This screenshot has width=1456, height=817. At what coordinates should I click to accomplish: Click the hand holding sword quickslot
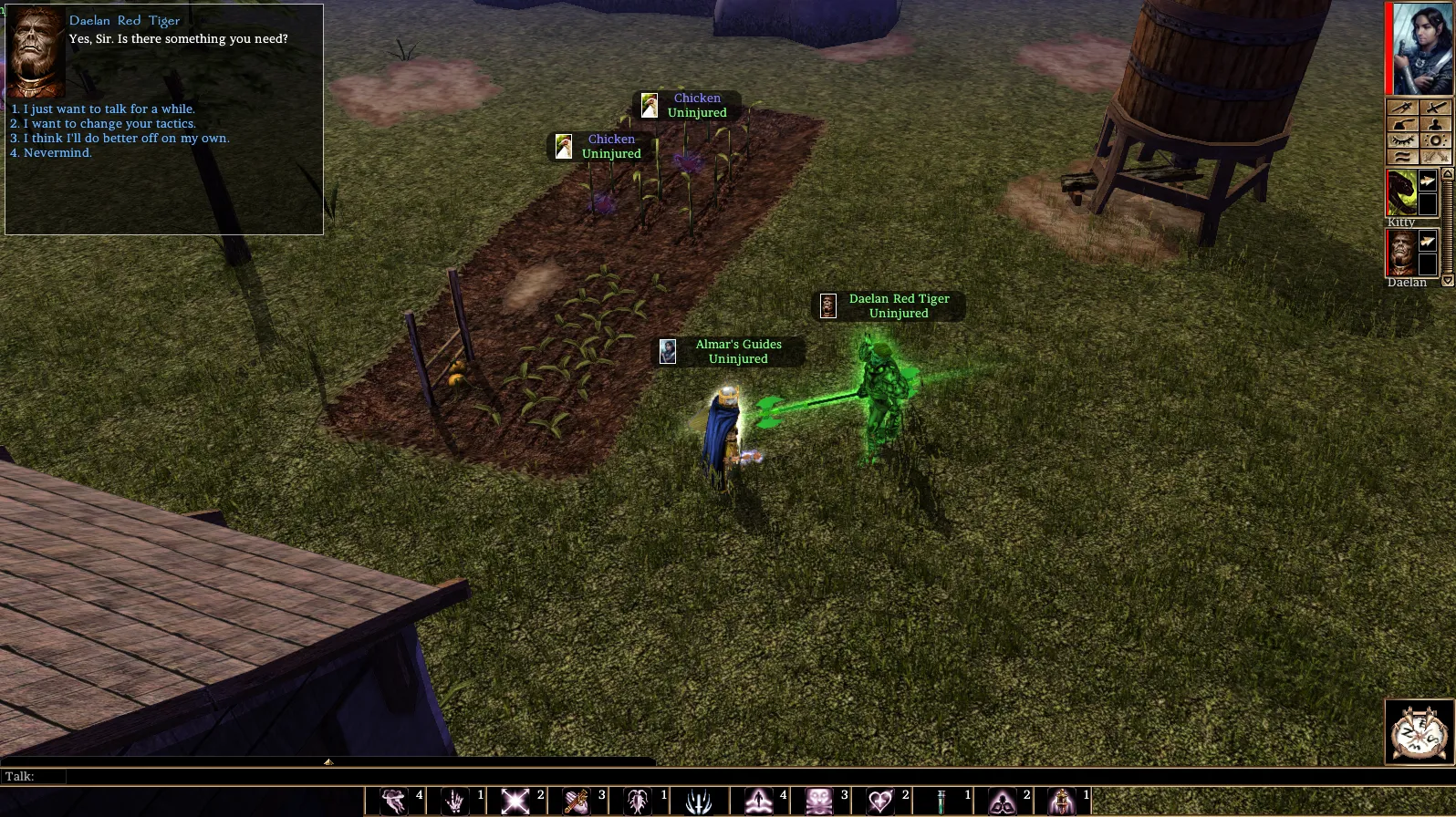click(x=576, y=801)
